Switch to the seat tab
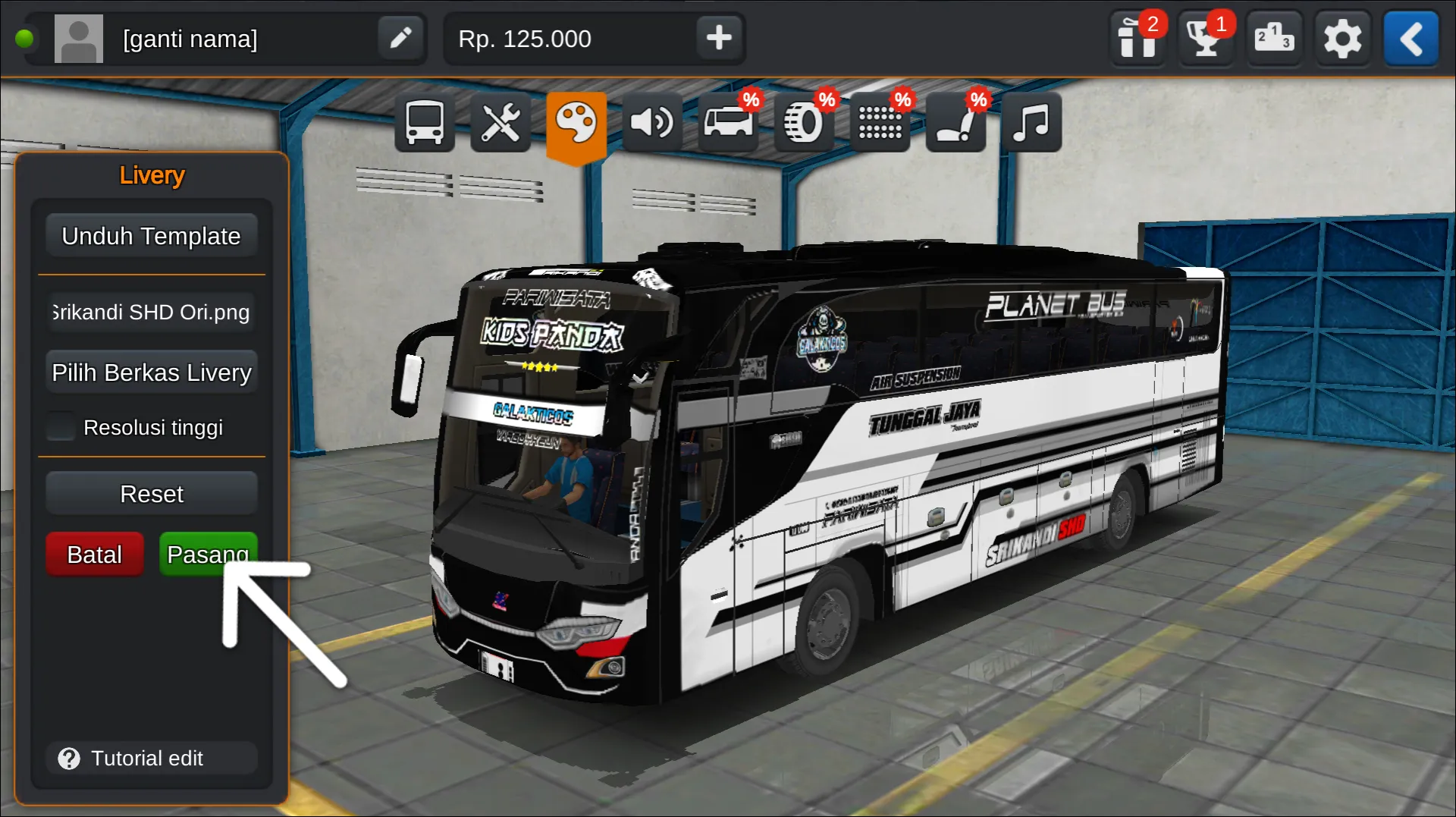This screenshot has height=817, width=1456. (x=955, y=122)
